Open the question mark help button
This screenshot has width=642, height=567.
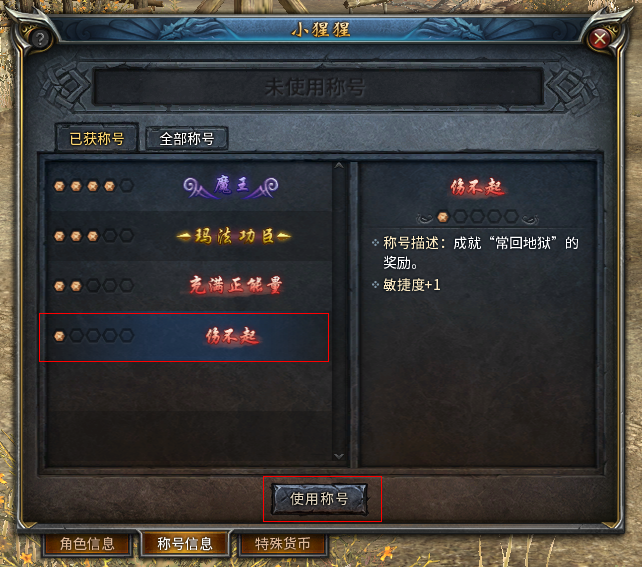point(41,39)
